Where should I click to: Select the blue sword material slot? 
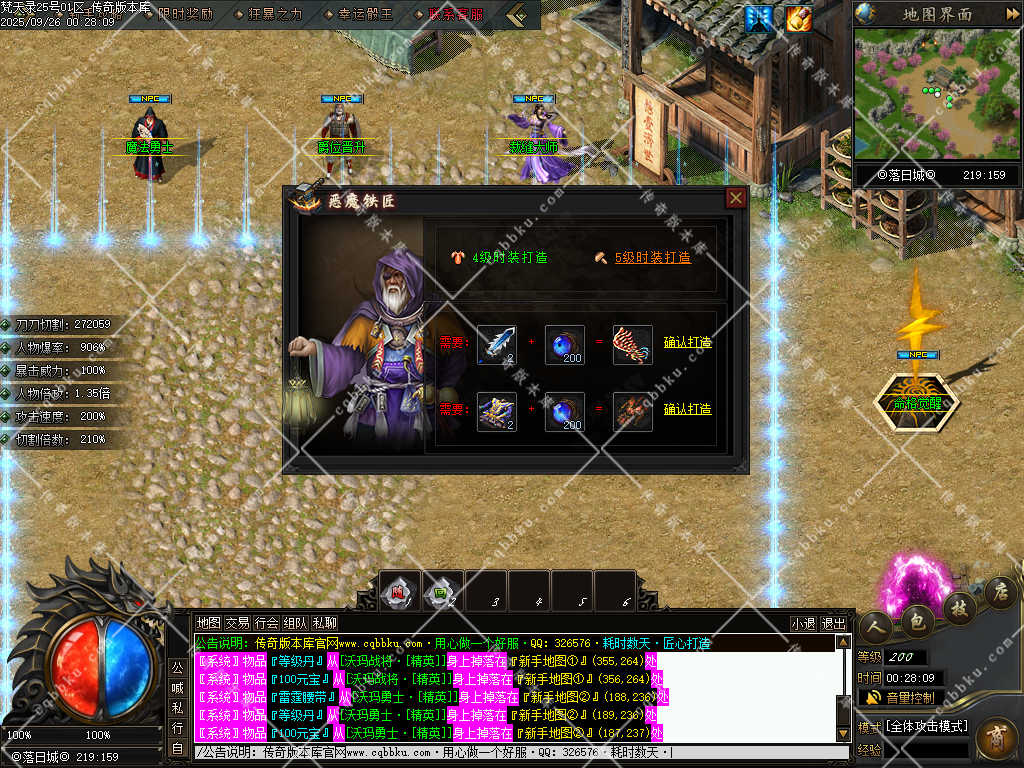click(497, 344)
